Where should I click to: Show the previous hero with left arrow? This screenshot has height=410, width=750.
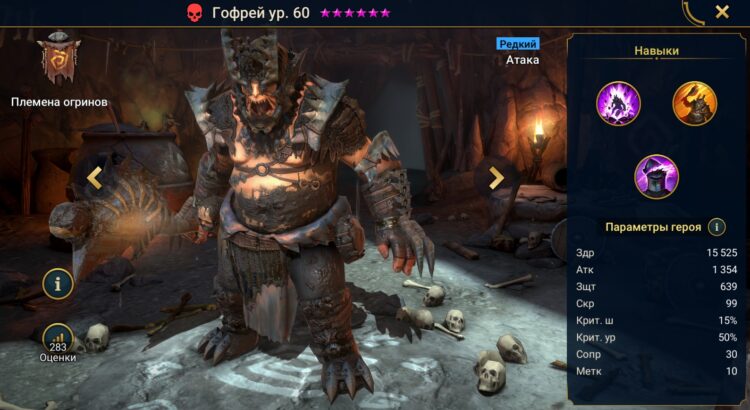(x=95, y=178)
